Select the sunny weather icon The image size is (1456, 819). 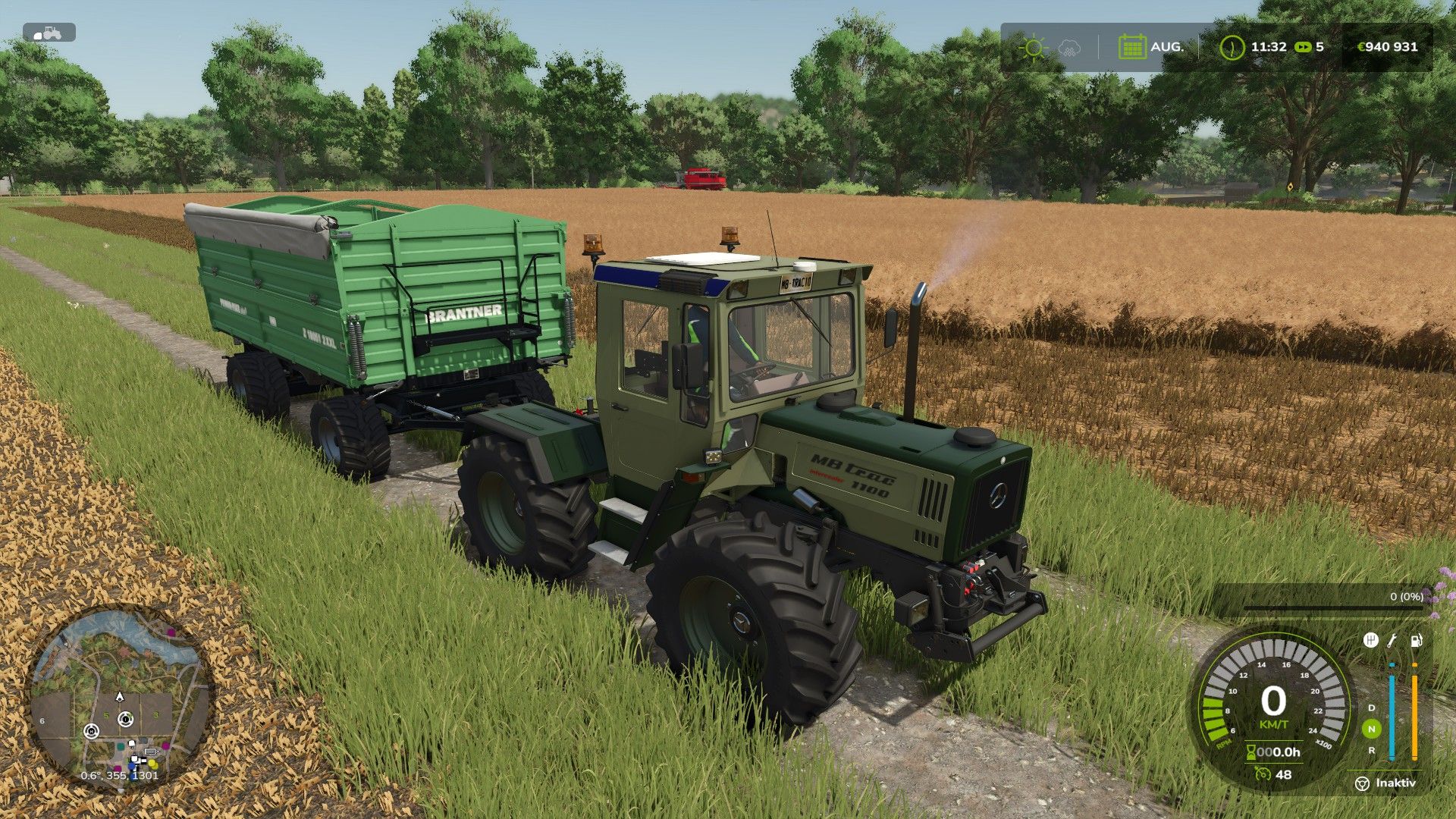[1032, 47]
